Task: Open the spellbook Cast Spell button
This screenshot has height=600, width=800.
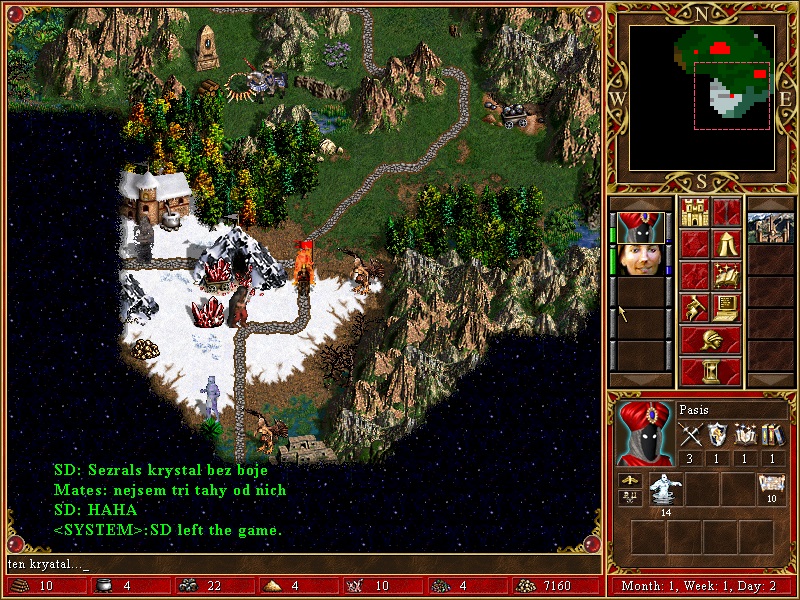Action: point(726,277)
